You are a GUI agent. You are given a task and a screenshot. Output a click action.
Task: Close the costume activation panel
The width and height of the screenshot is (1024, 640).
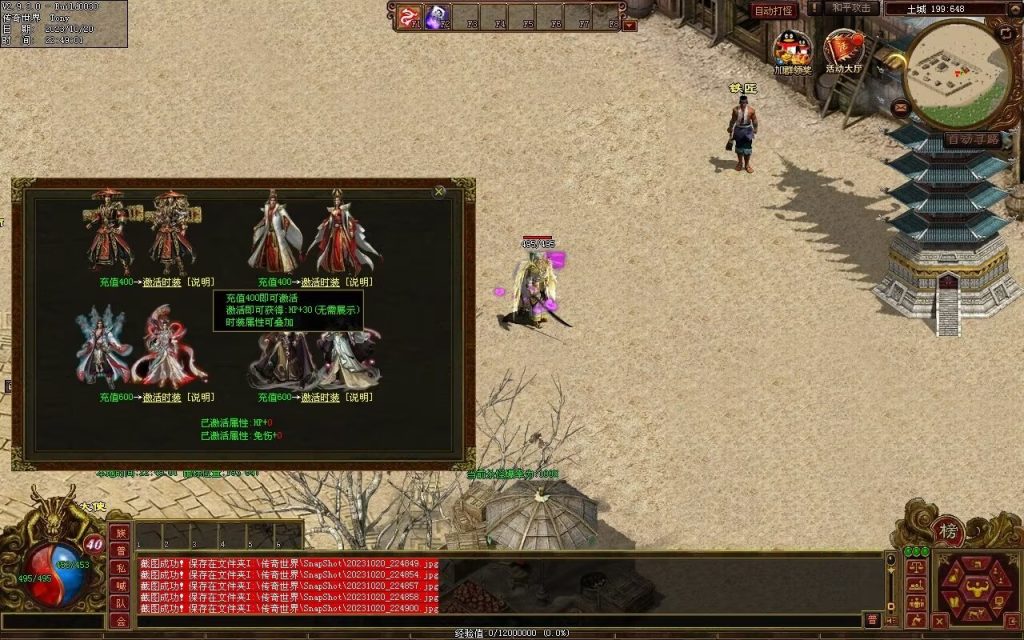click(439, 191)
